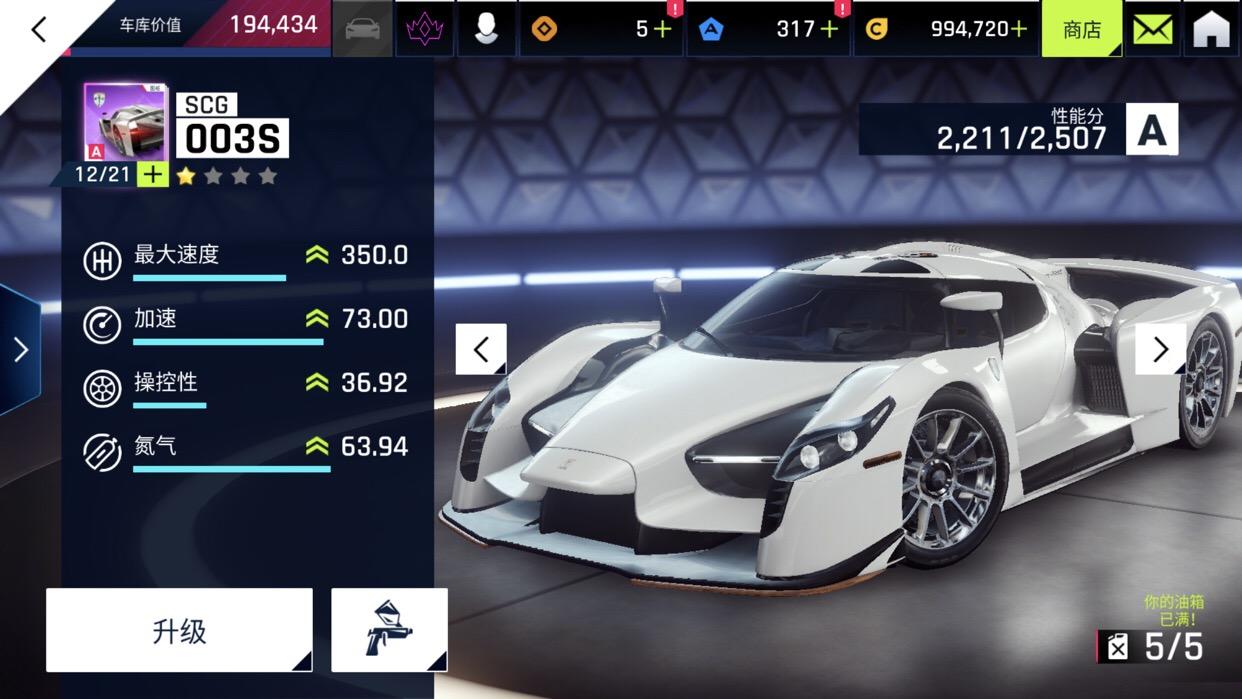The width and height of the screenshot is (1242, 699).
Task: Select the SCG 003S car card thumbnail
Action: tap(125, 122)
